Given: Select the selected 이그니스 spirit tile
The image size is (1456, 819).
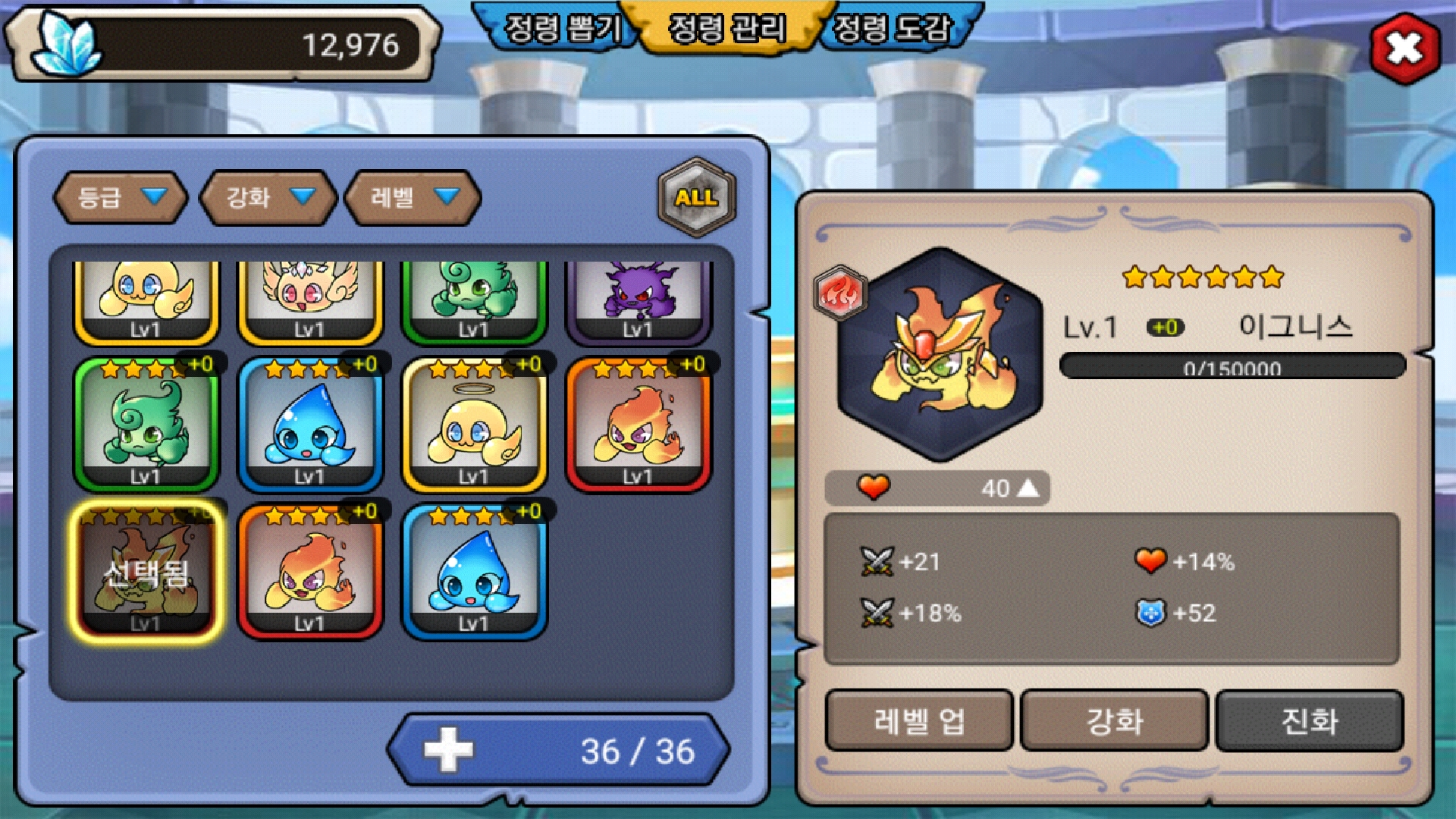Looking at the screenshot, I should pos(146,572).
